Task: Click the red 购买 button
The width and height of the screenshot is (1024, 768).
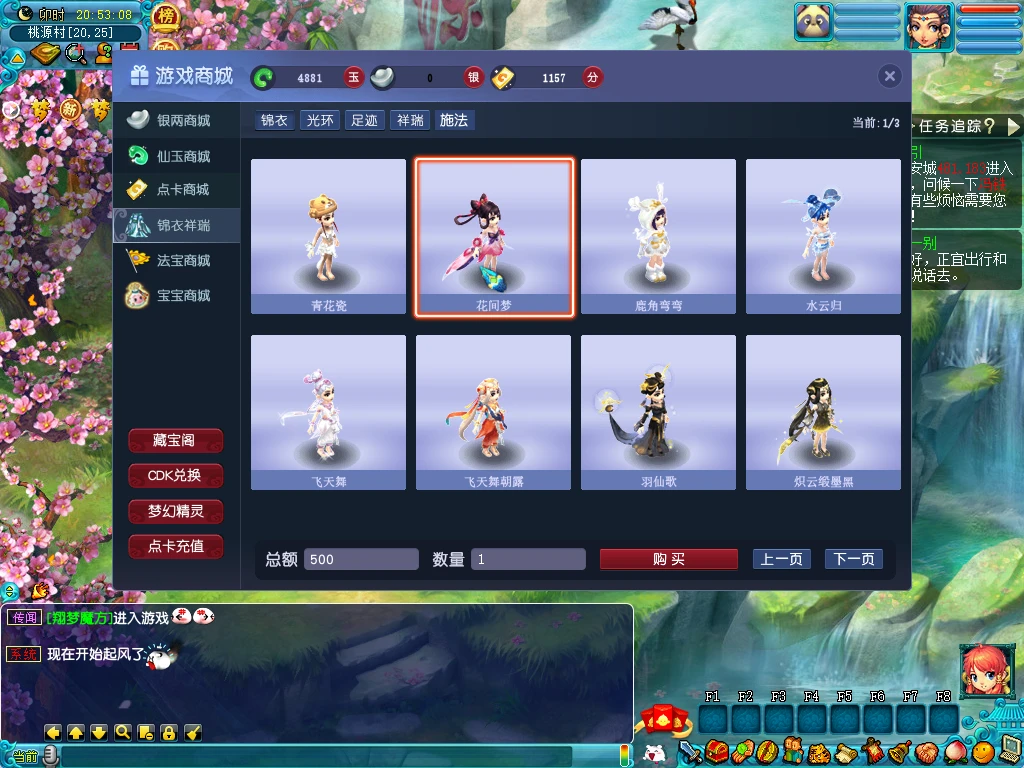Action: [x=668, y=559]
